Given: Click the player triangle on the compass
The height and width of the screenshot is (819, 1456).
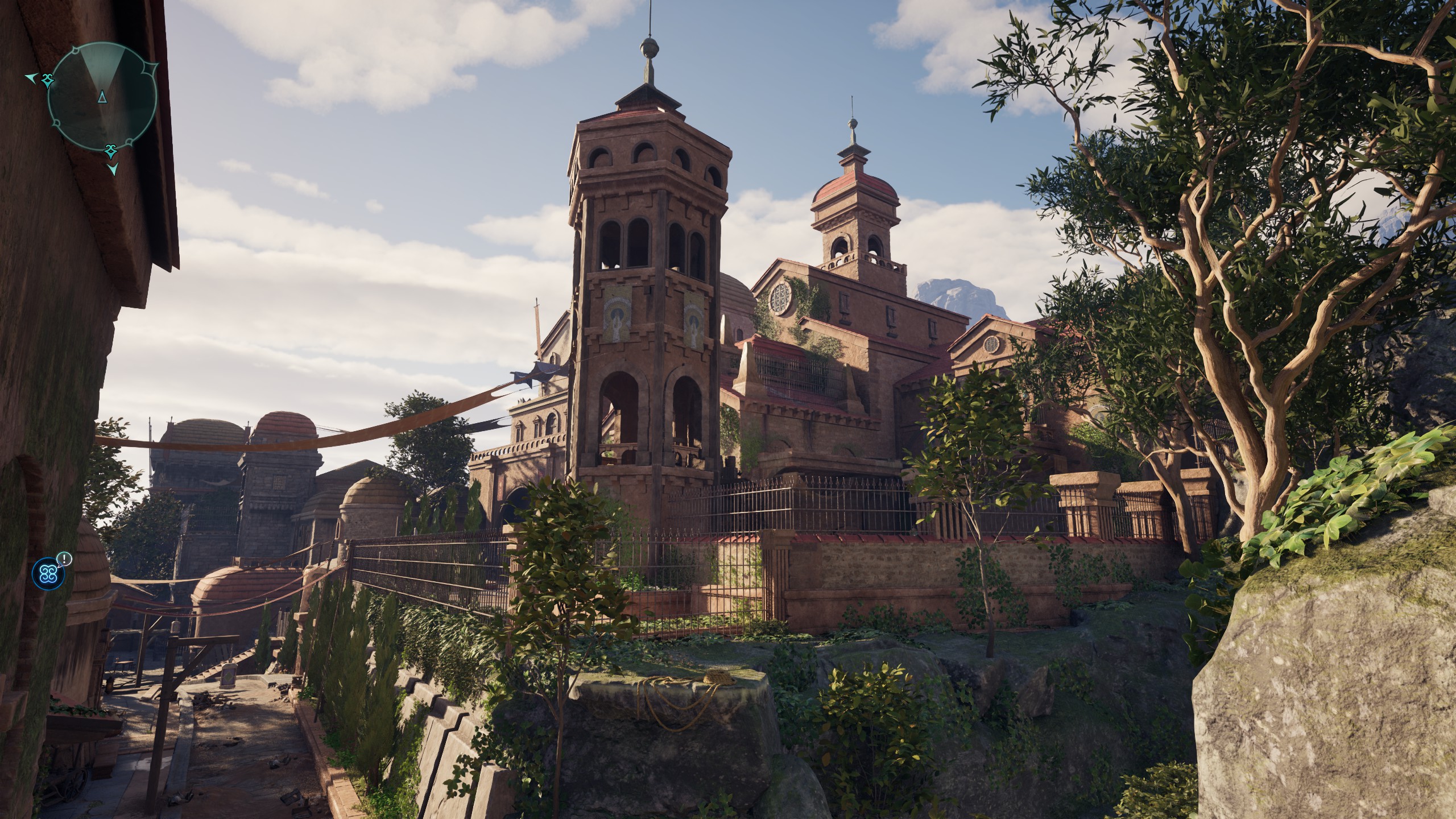Looking at the screenshot, I should pyautogui.click(x=102, y=97).
